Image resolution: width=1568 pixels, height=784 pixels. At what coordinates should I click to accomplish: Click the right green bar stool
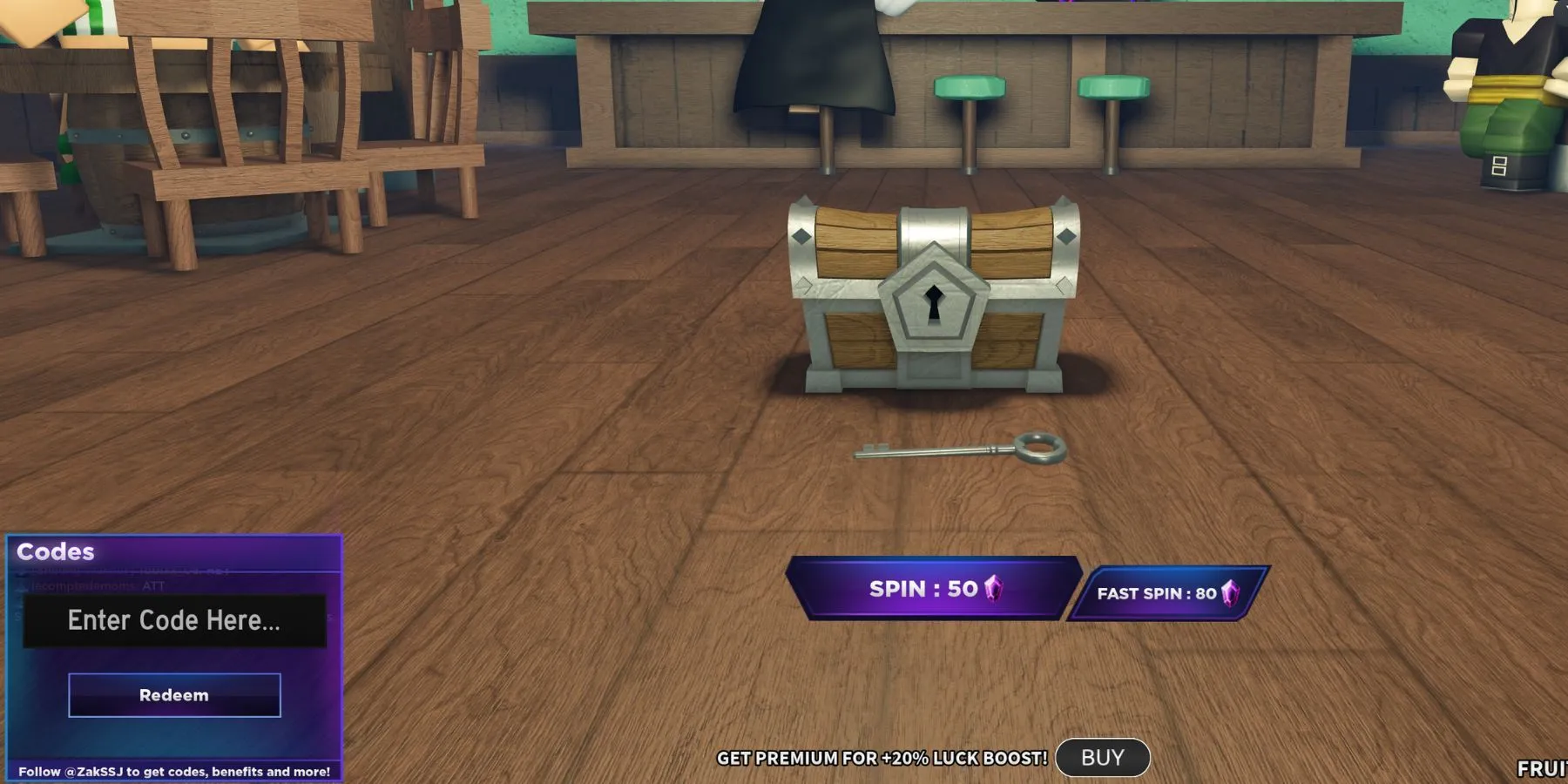coord(1111,87)
